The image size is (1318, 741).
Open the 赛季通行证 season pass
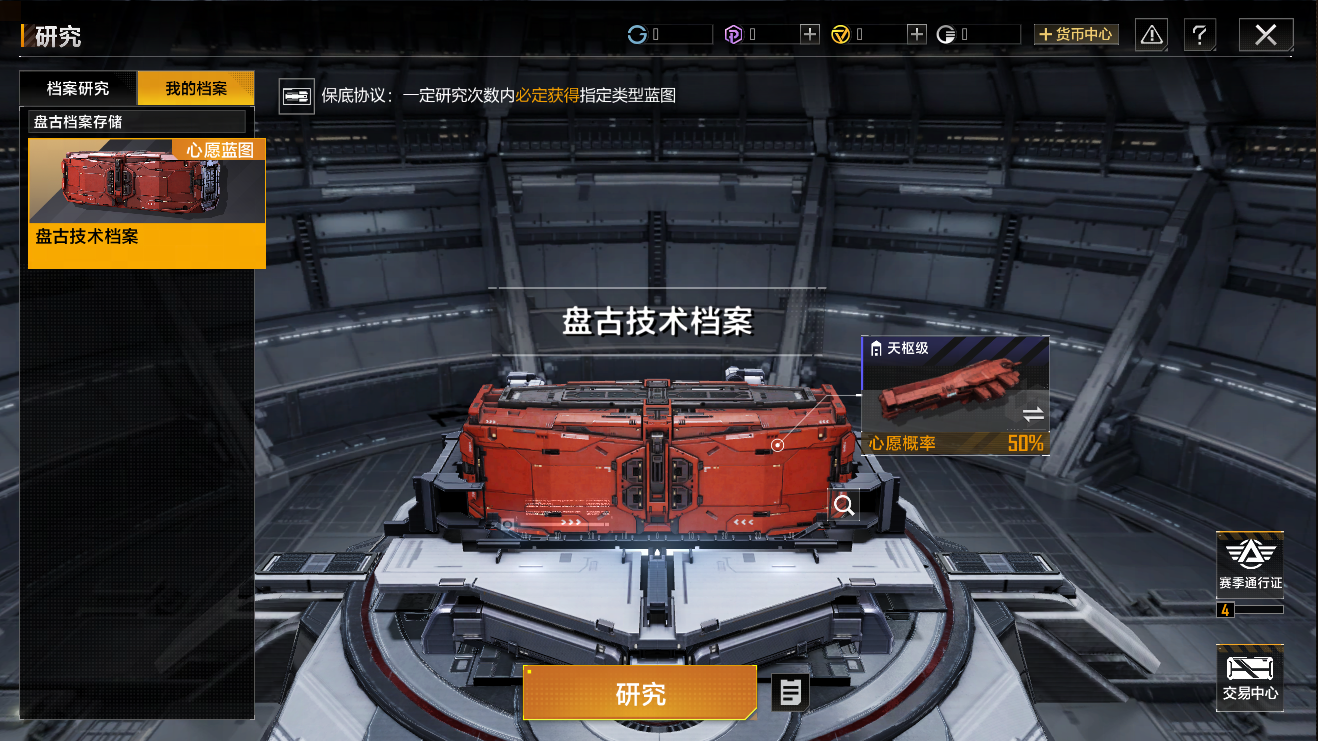[1250, 566]
